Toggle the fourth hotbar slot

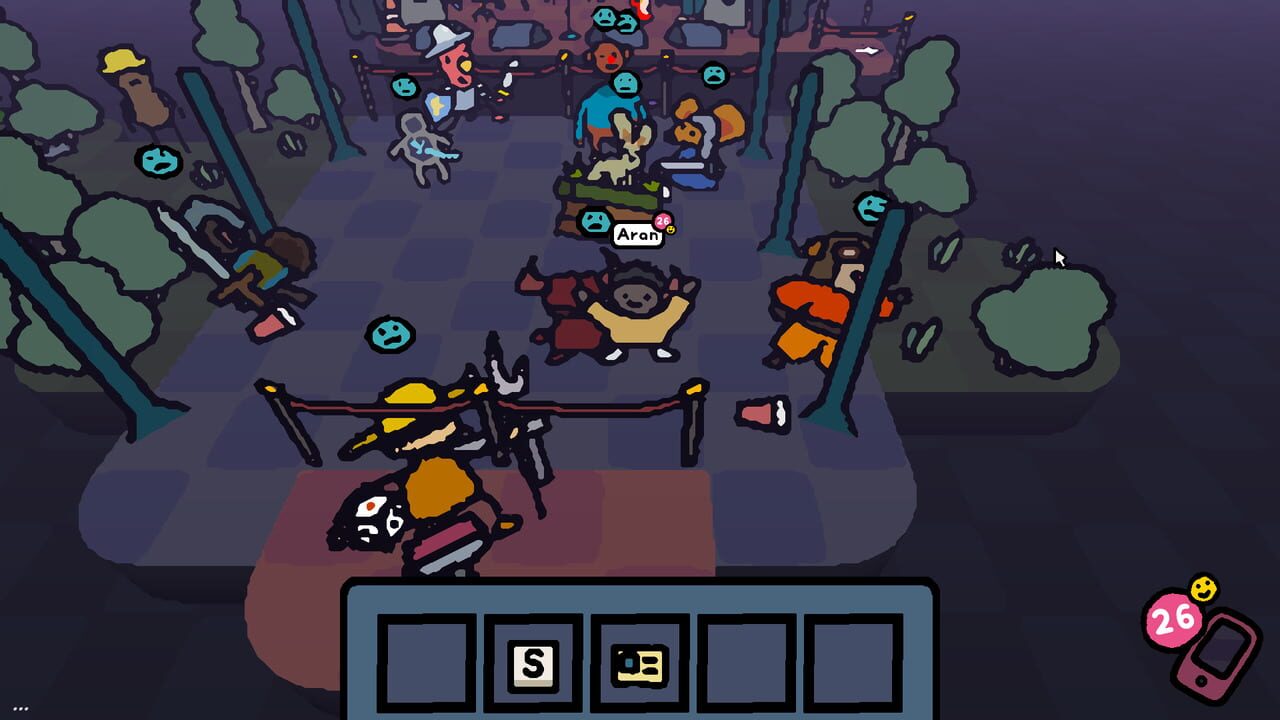742,662
